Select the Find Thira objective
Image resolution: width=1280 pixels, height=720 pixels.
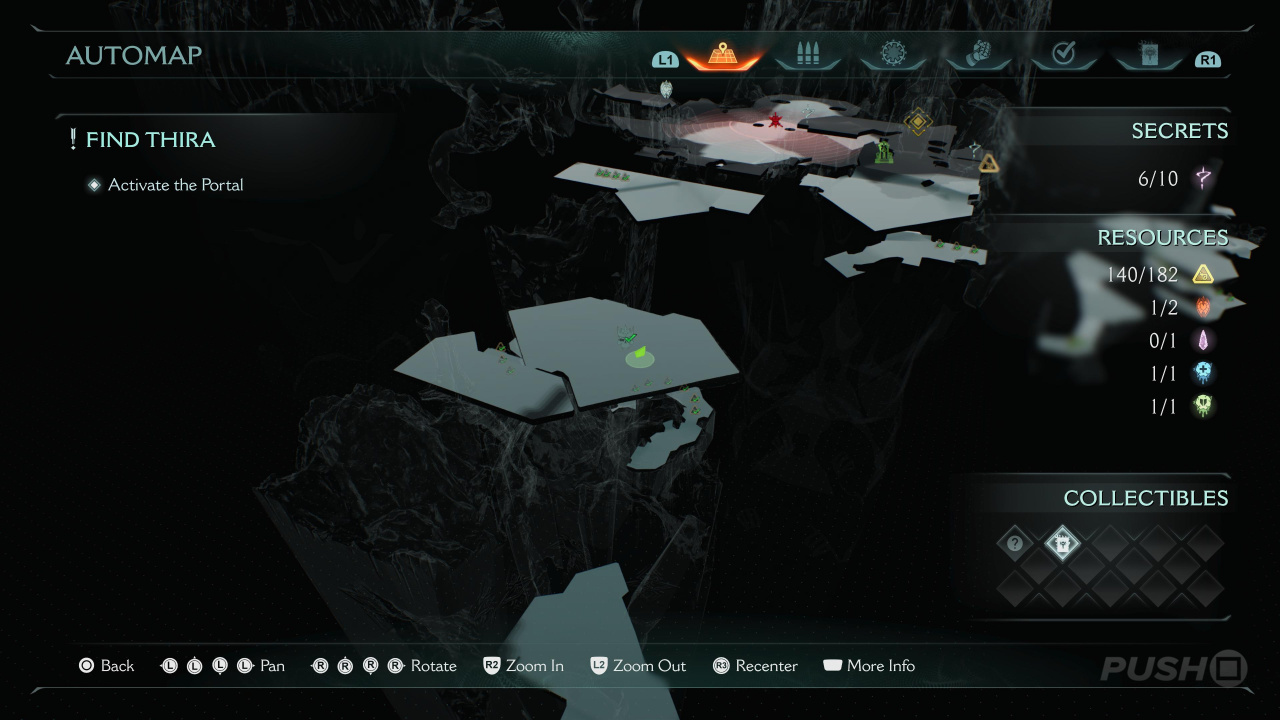coord(150,140)
